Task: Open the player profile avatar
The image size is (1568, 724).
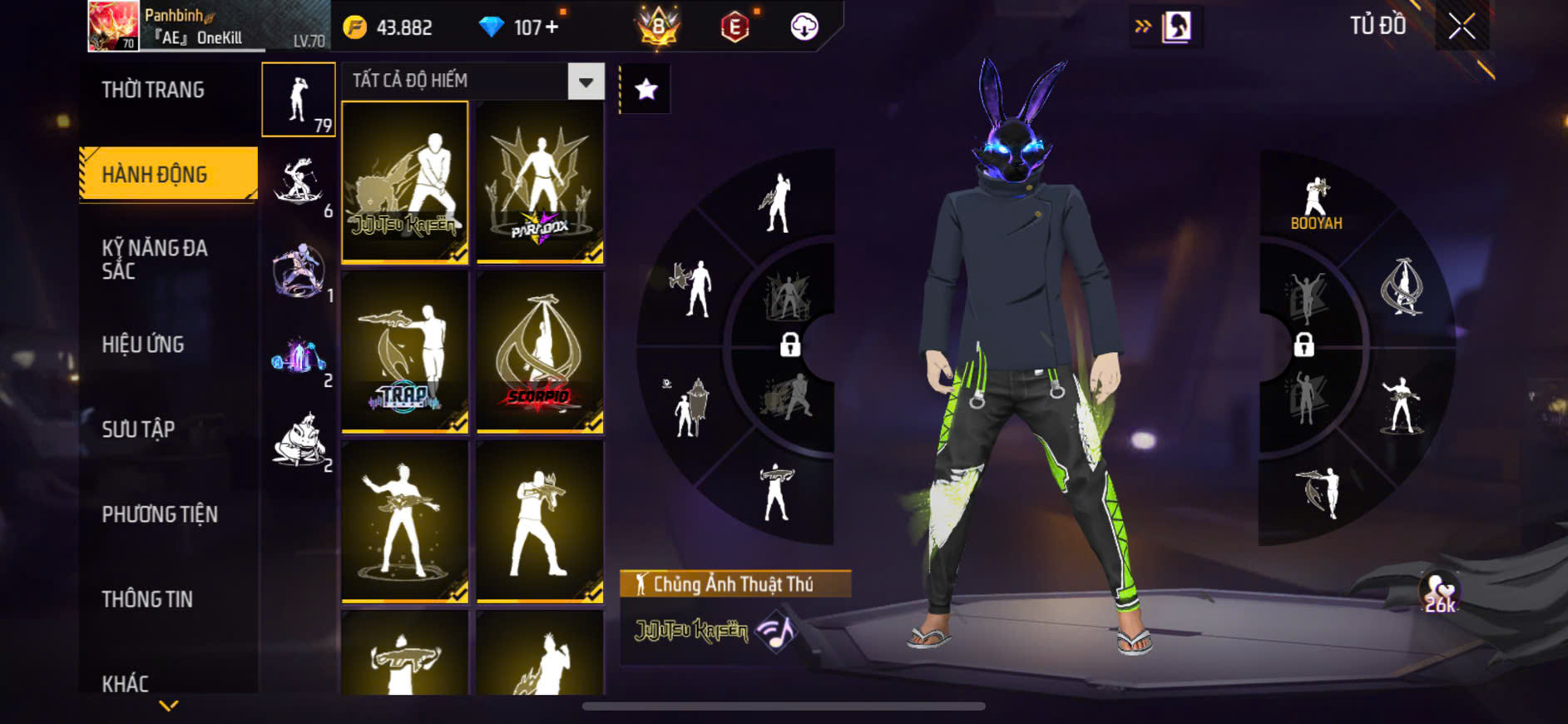Action: 113,26
